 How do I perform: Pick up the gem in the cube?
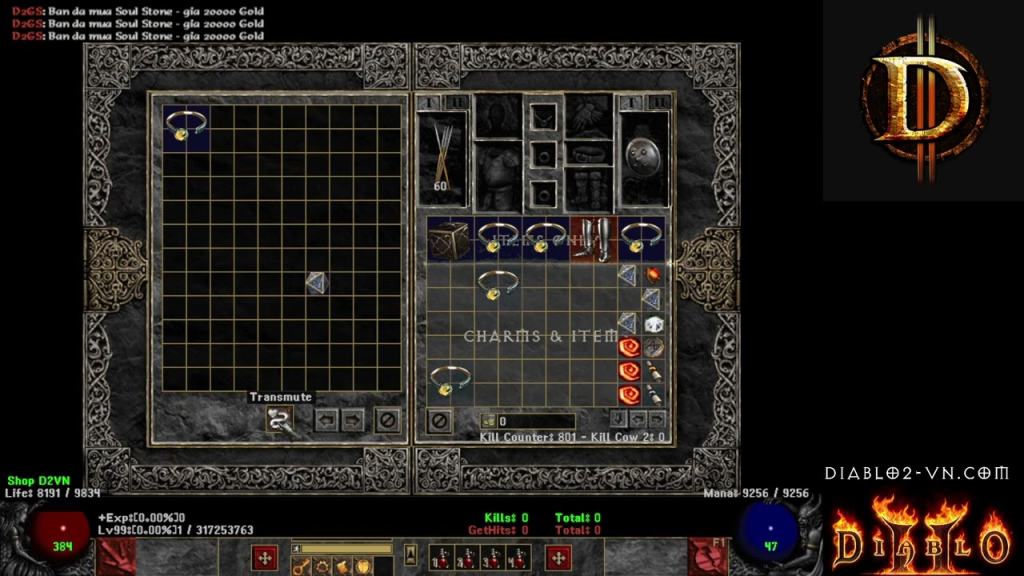(317, 283)
